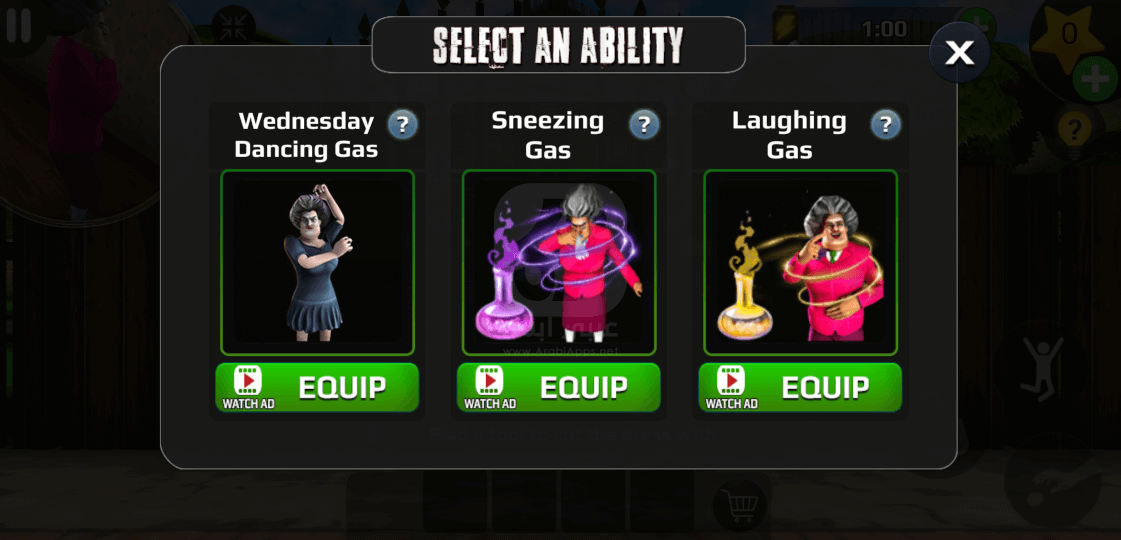
Task: Select the Wednesday Dancing Gas card image
Action: click(x=317, y=262)
